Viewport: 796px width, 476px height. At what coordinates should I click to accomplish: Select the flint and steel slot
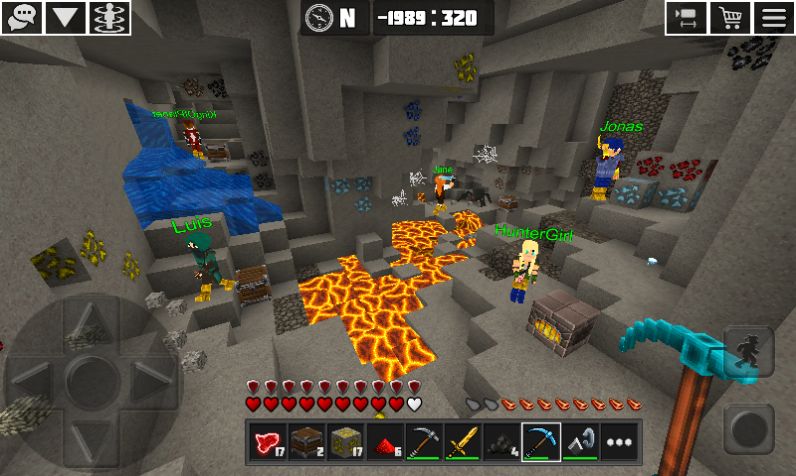click(579, 440)
